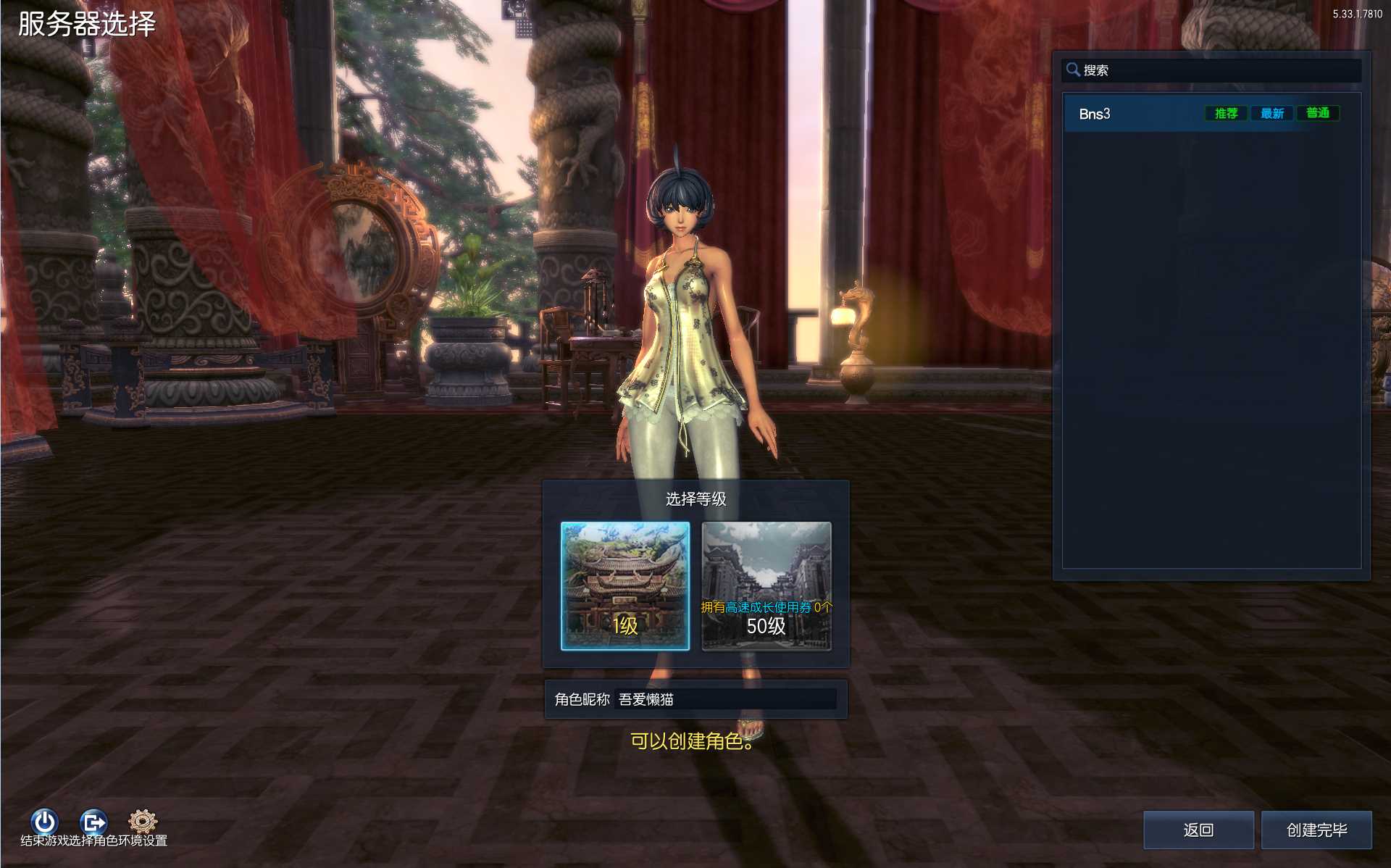Open settings with the gear icon
Viewport: 1391px width, 868px height.
(143, 821)
